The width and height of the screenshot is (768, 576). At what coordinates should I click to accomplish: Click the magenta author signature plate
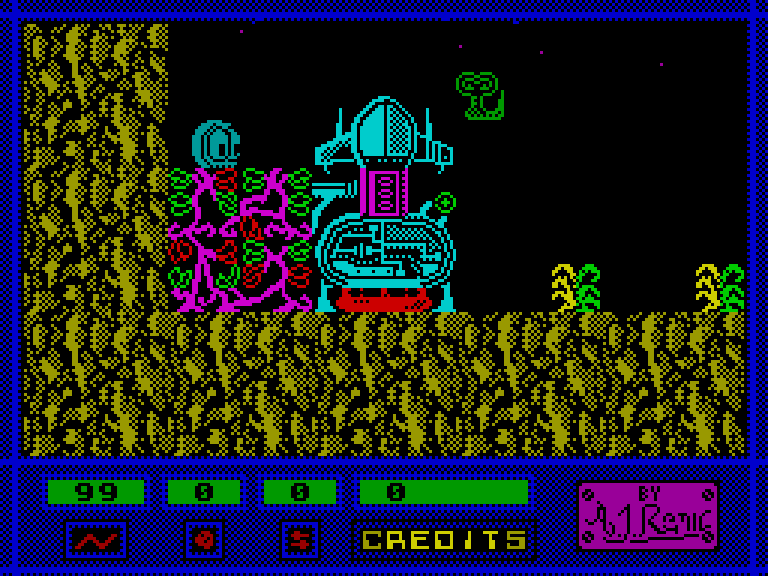tap(647, 515)
